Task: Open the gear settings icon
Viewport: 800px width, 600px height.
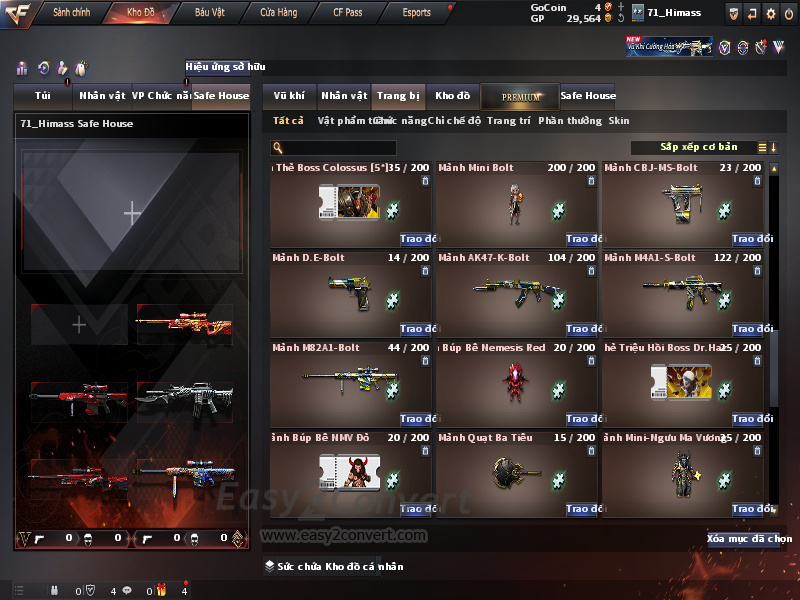Action: pos(770,13)
